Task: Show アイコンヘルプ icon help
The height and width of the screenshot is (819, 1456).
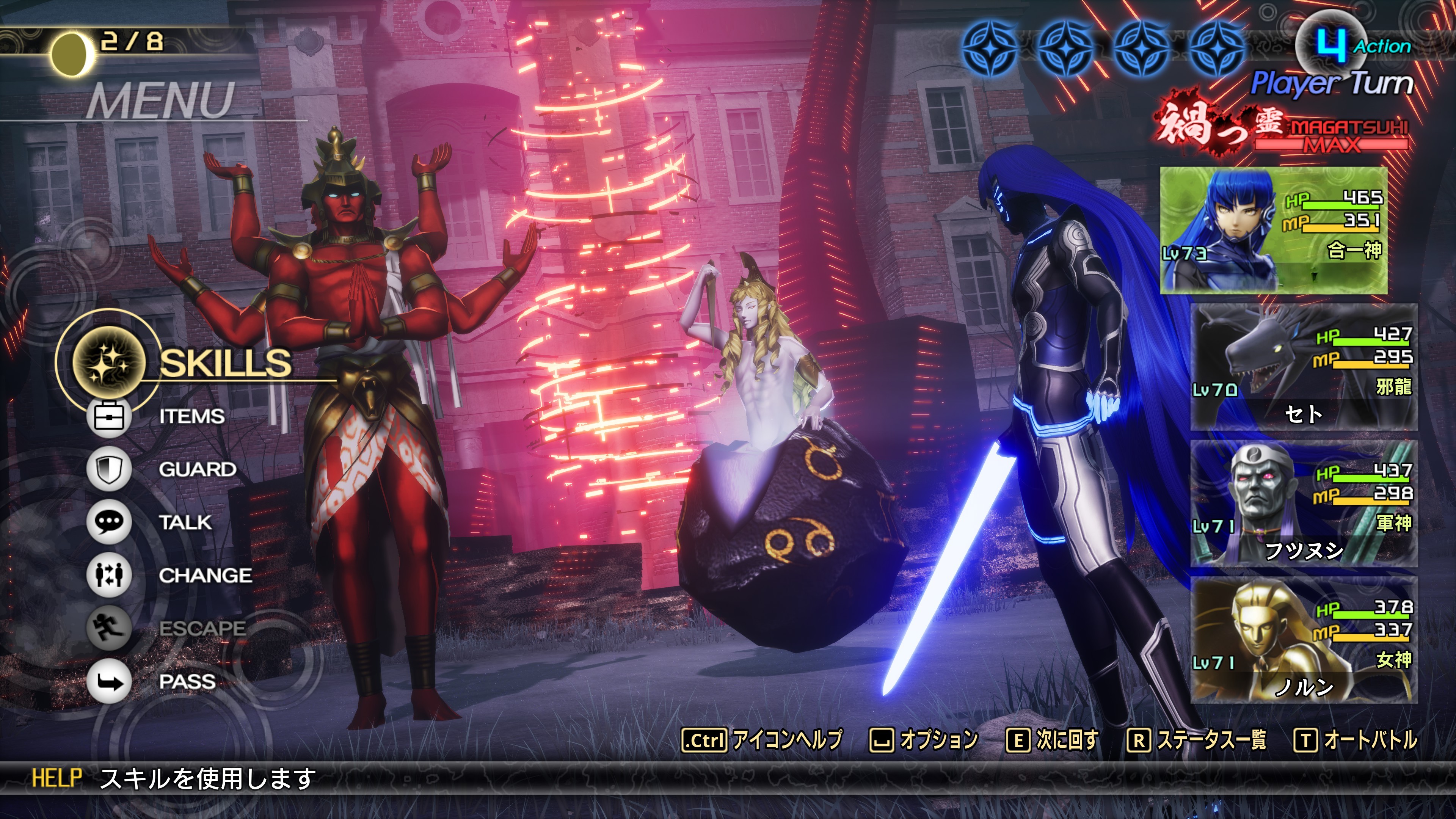Action: point(763,740)
